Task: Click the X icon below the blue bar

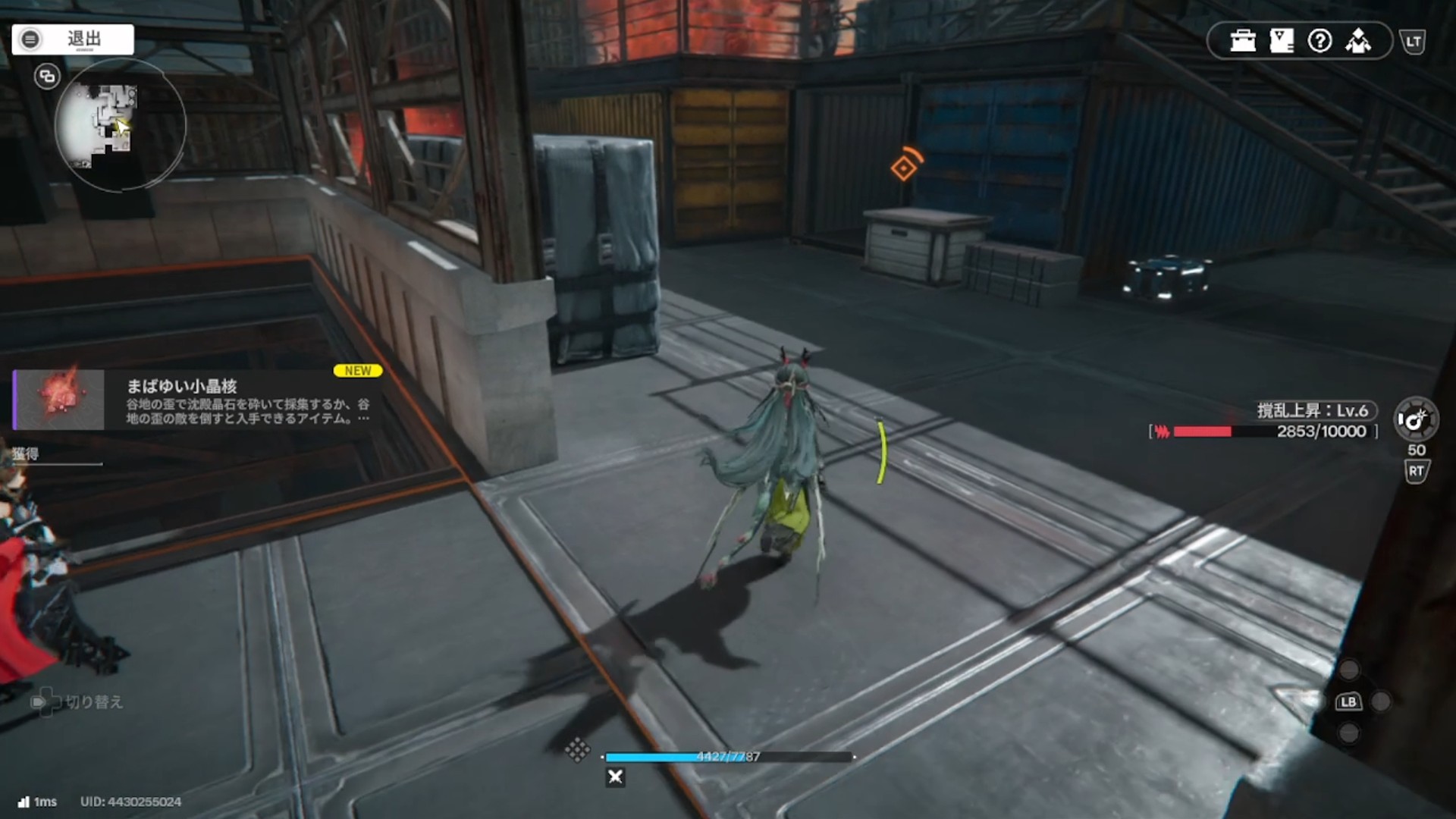Action: click(616, 777)
